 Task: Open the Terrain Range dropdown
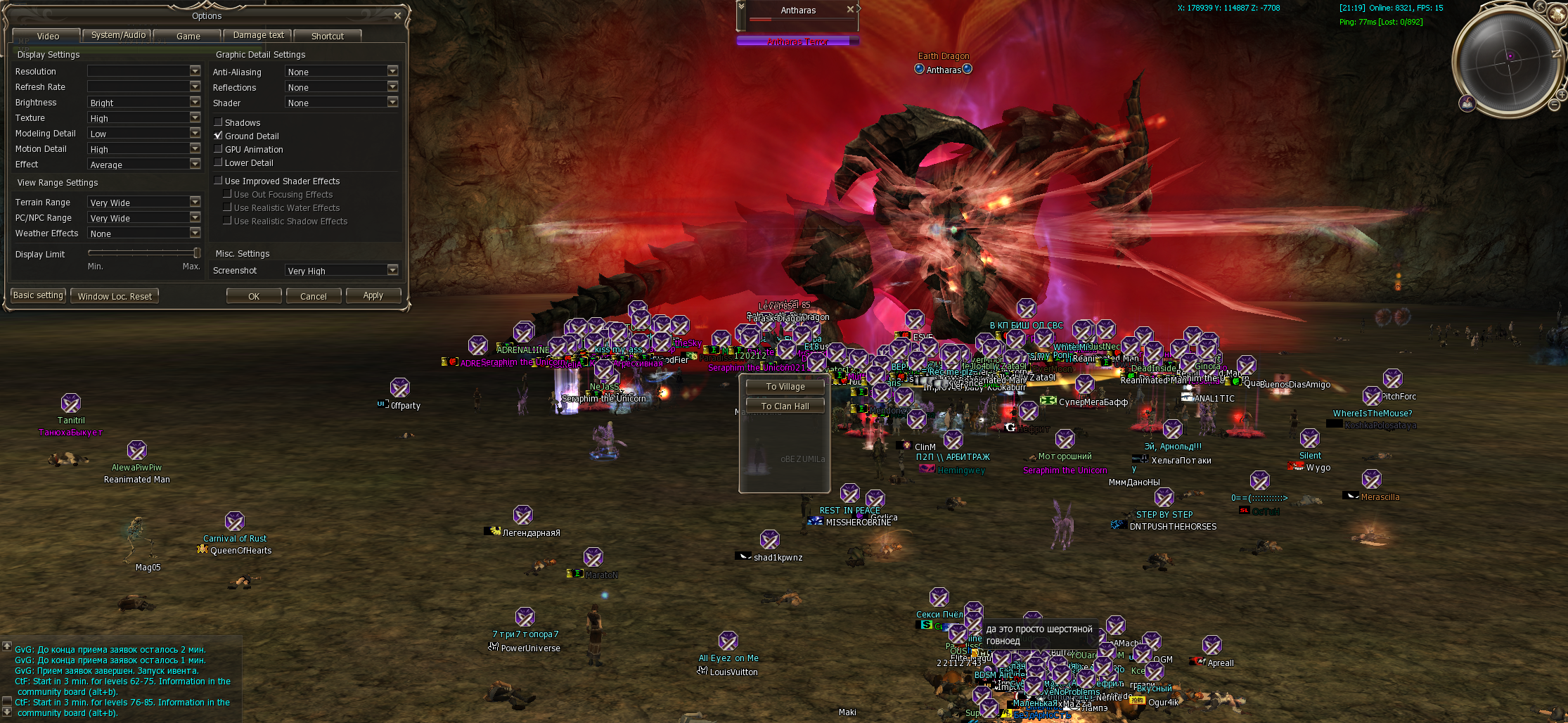pyautogui.click(x=195, y=202)
